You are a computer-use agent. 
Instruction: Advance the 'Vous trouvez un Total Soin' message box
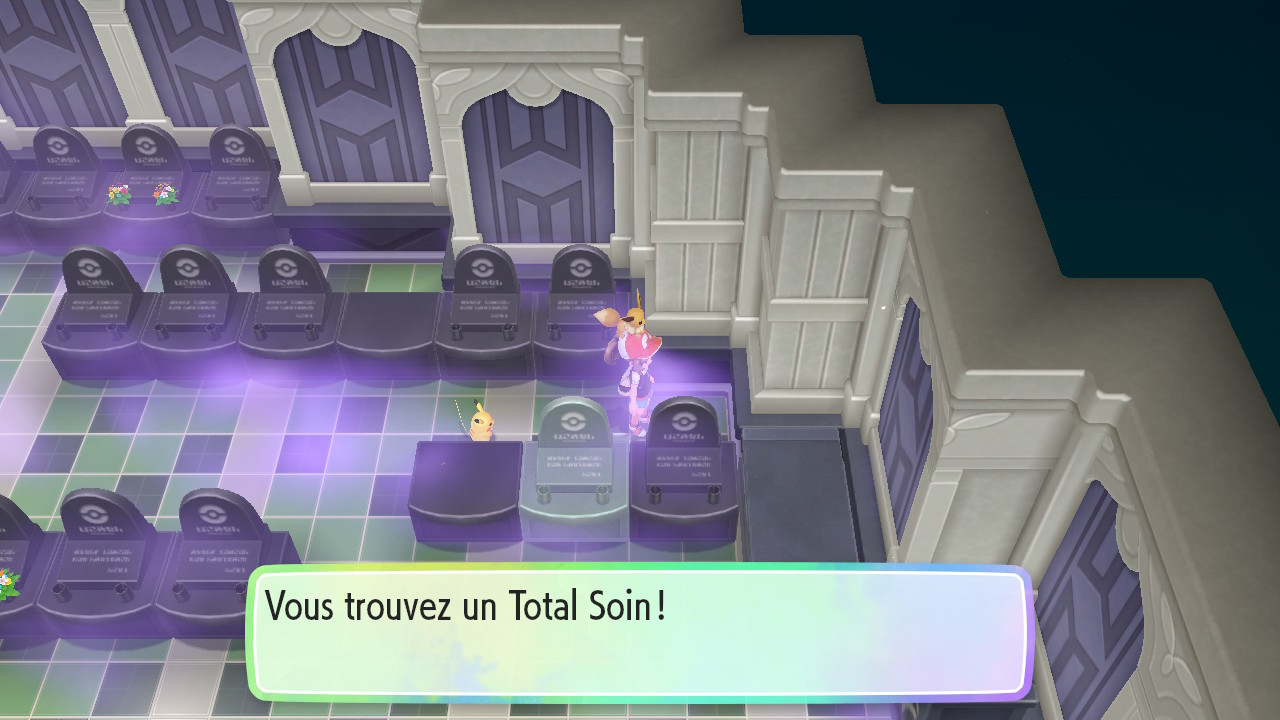pos(640,632)
